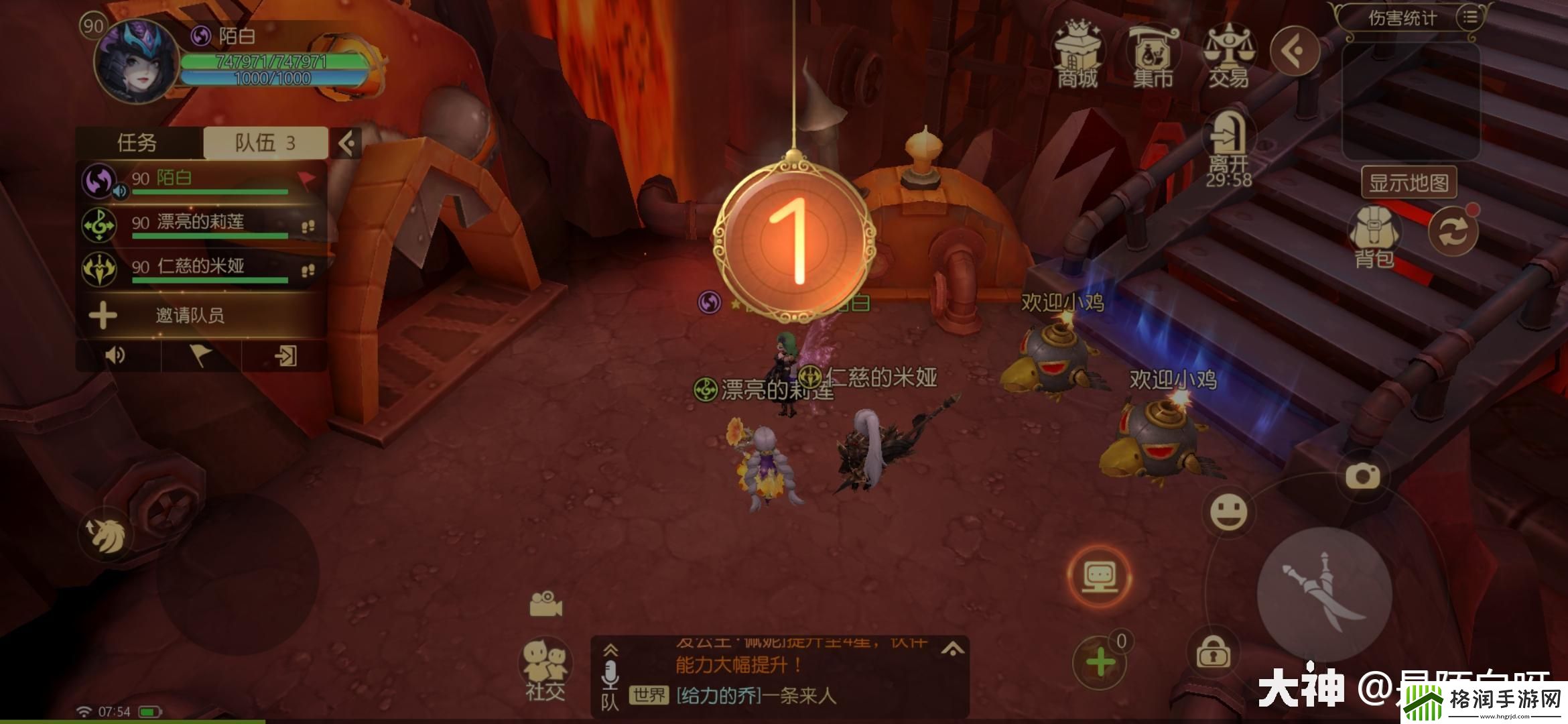Image resolution: width=1568 pixels, height=724 pixels.
Task: Select teammate 漂亮的莉莲 in party list
Action: point(201,225)
